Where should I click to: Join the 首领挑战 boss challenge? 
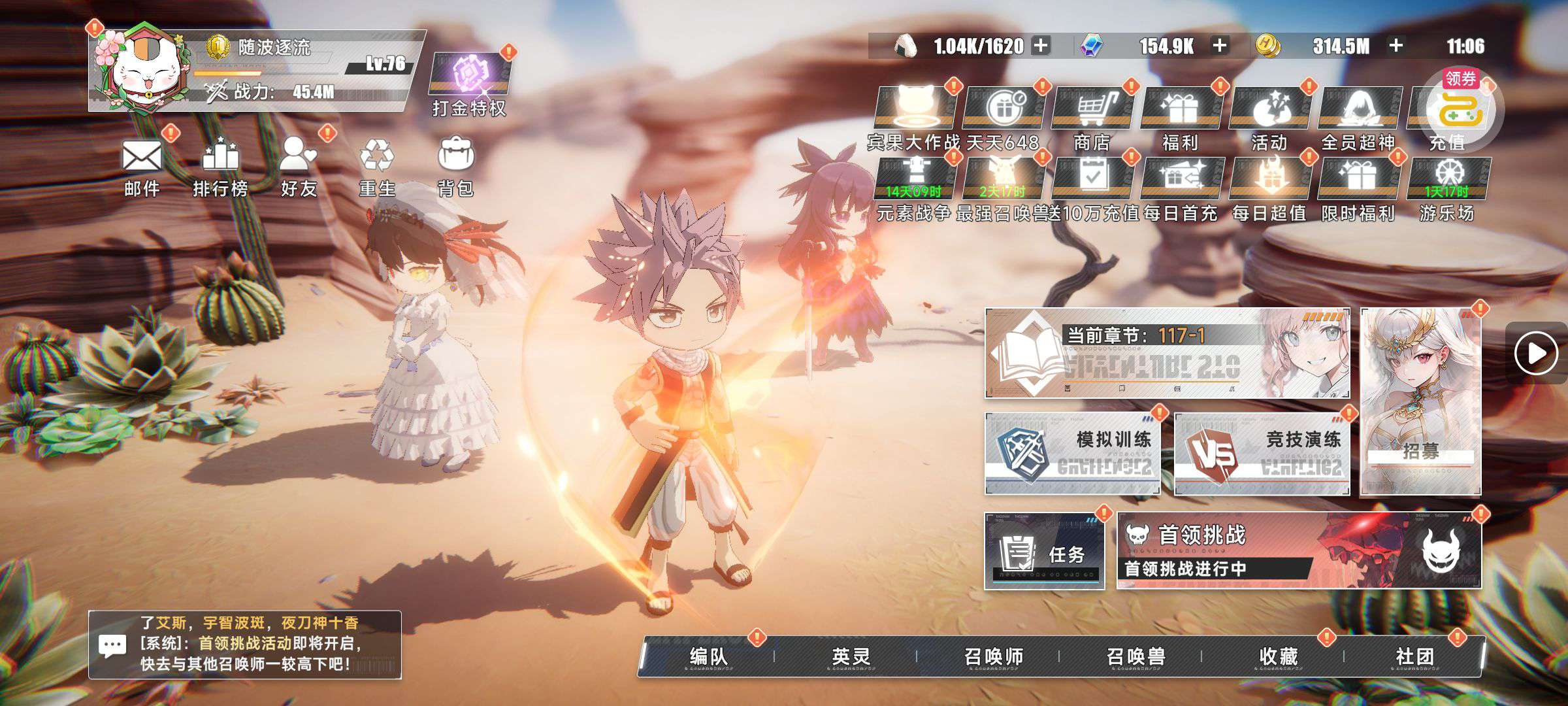click(x=1299, y=551)
